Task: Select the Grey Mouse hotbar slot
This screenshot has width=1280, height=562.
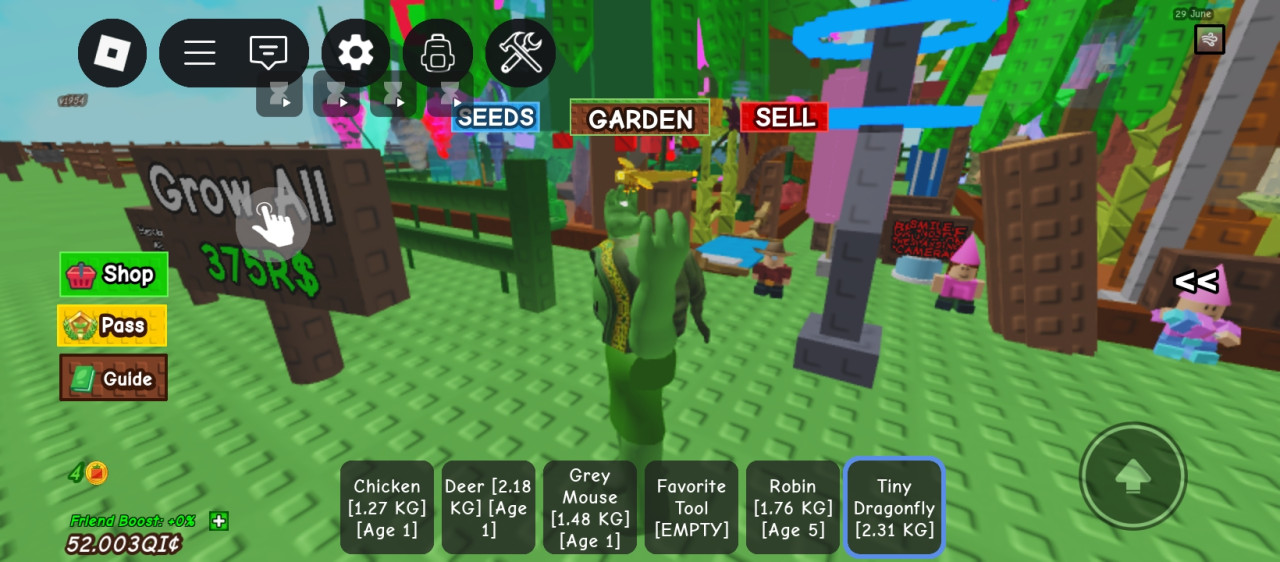Action: pos(590,507)
